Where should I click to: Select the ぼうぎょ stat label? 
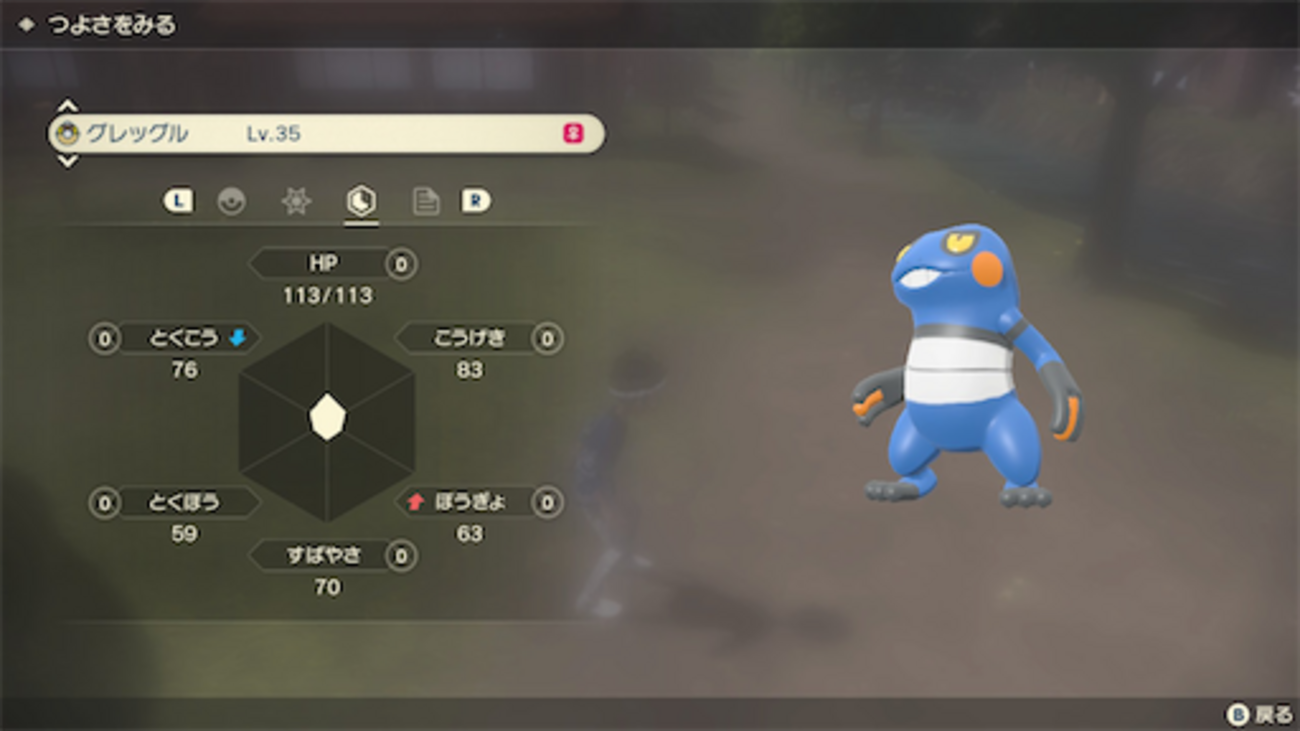[469, 502]
